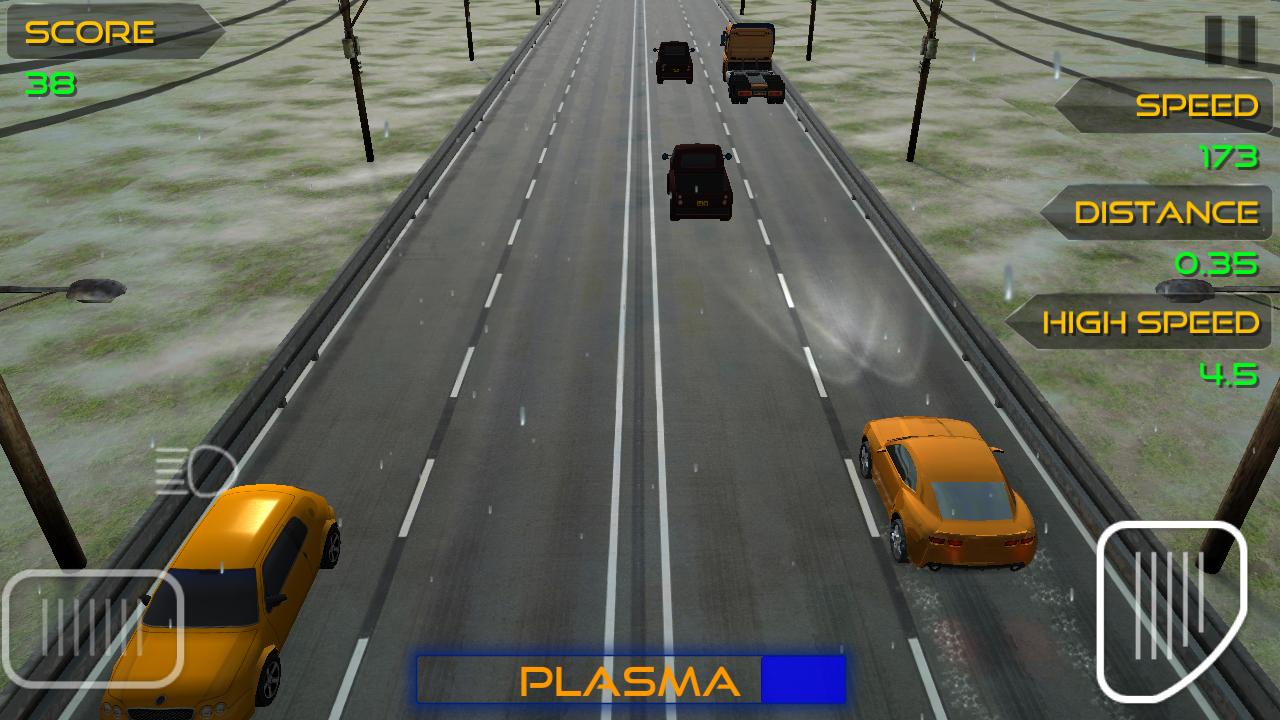This screenshot has width=1280, height=720.
Task: Activate the right accelerator control
Action: coord(1170,608)
